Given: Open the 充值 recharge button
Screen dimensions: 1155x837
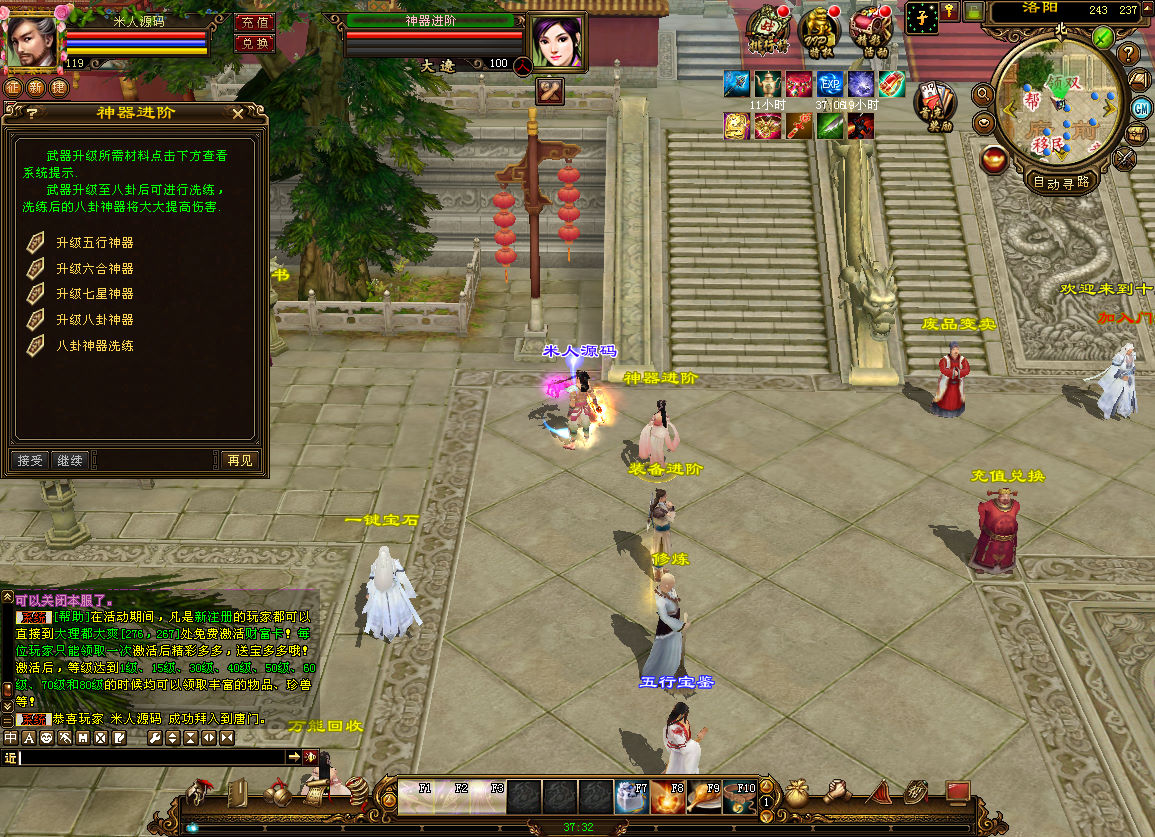Looking at the screenshot, I should click(x=255, y=22).
